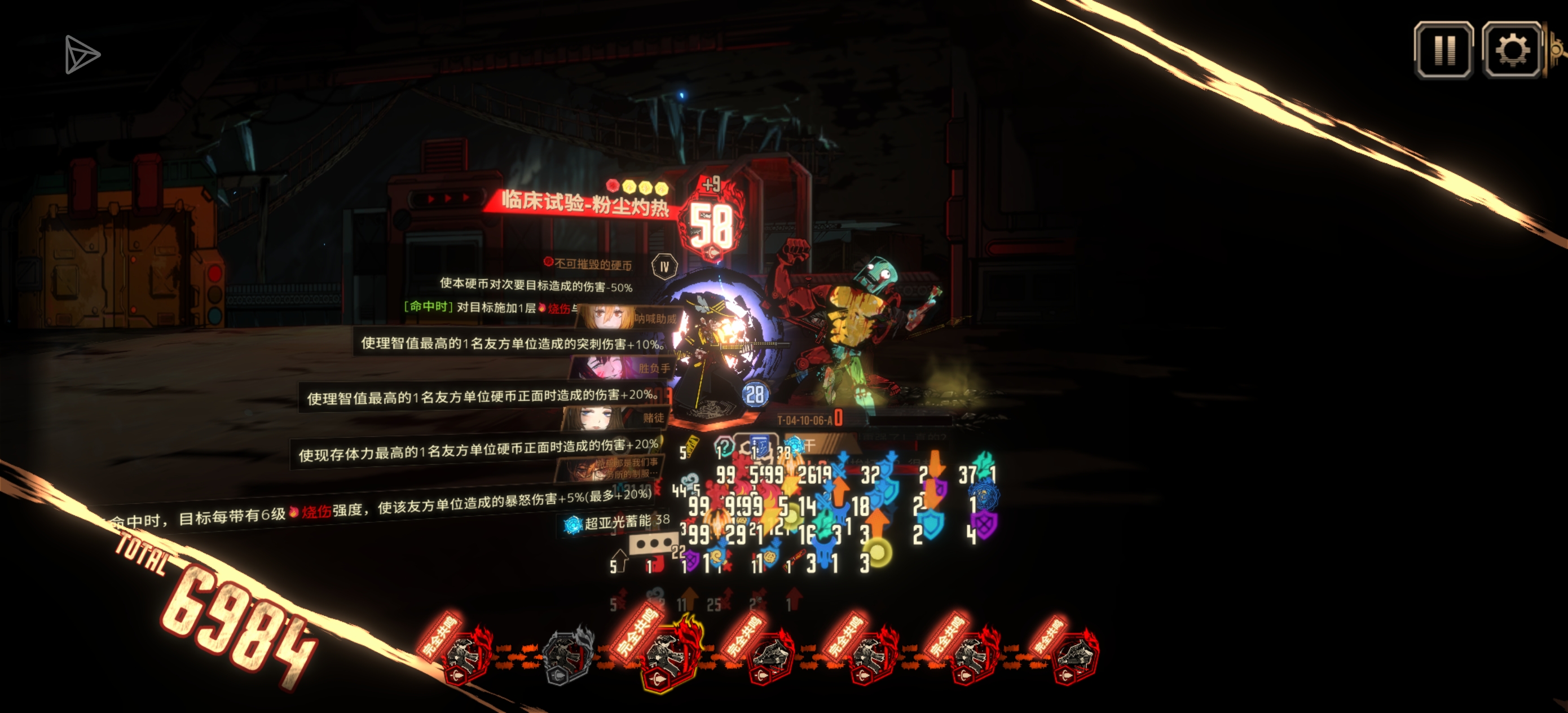This screenshot has height=713, width=1568.
Task: Open the gear settings menu
Action: click(1512, 50)
